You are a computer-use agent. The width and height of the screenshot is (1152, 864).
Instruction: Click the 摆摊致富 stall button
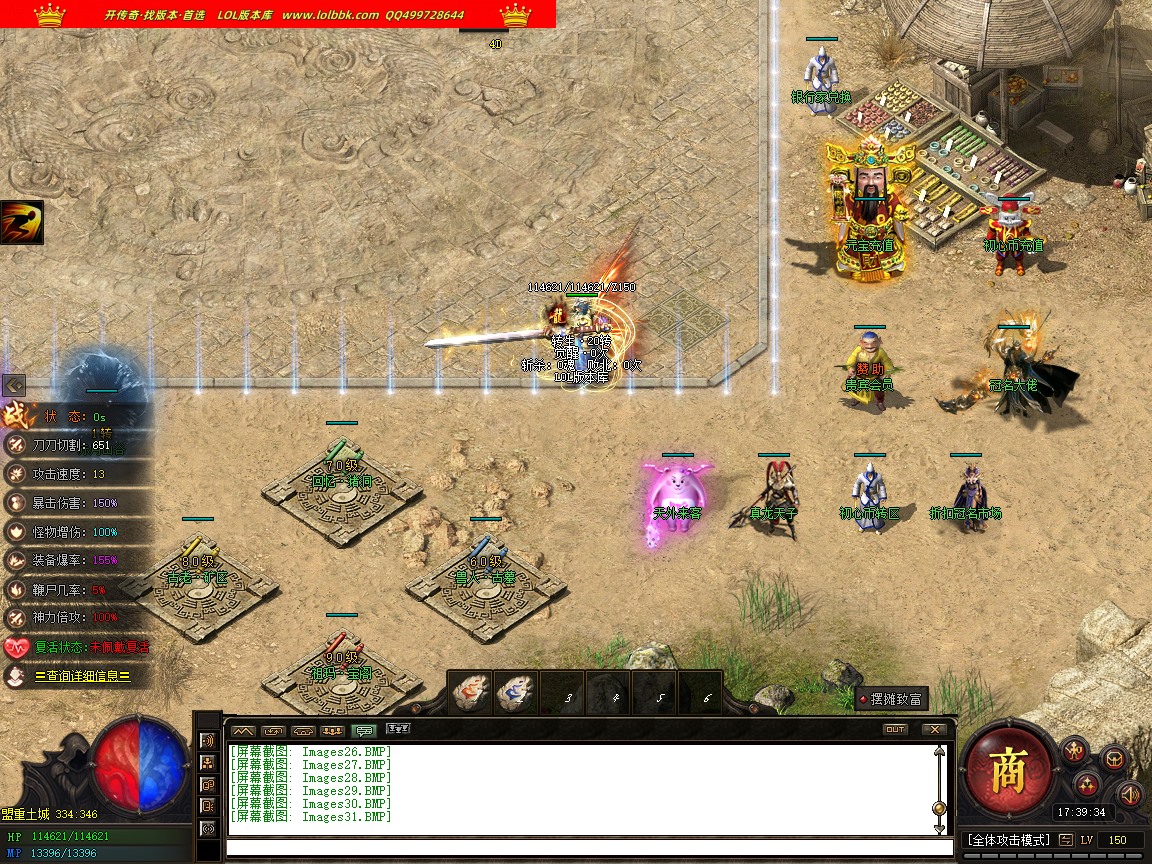pos(892,699)
